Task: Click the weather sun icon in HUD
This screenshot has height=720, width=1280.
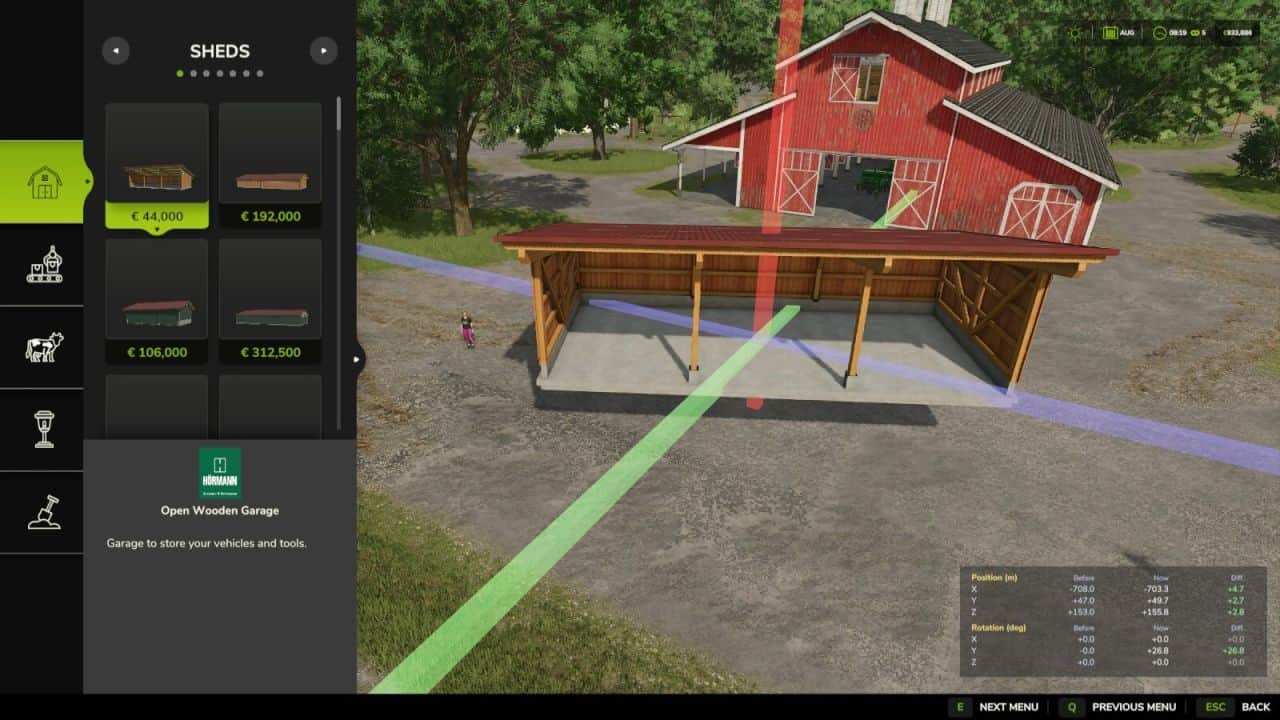Action: [1074, 33]
